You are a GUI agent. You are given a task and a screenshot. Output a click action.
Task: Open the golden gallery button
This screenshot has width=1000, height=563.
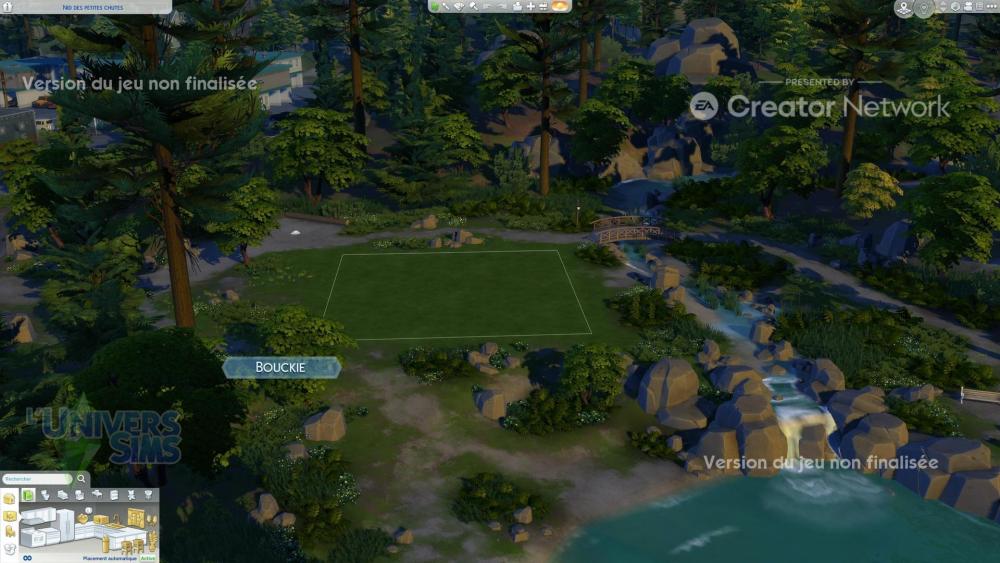pyautogui.click(x=561, y=7)
